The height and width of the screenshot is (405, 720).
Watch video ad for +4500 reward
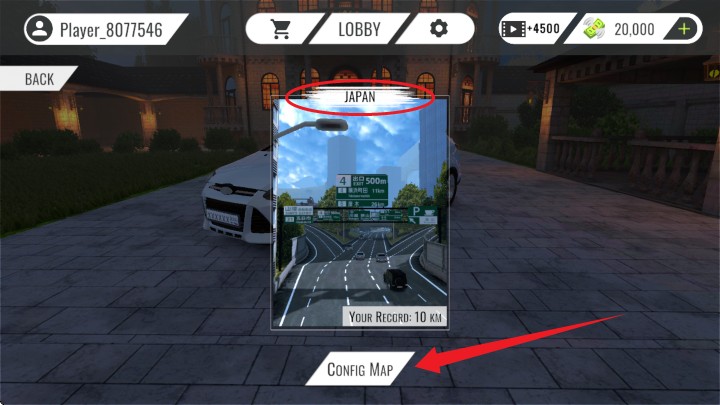530,29
